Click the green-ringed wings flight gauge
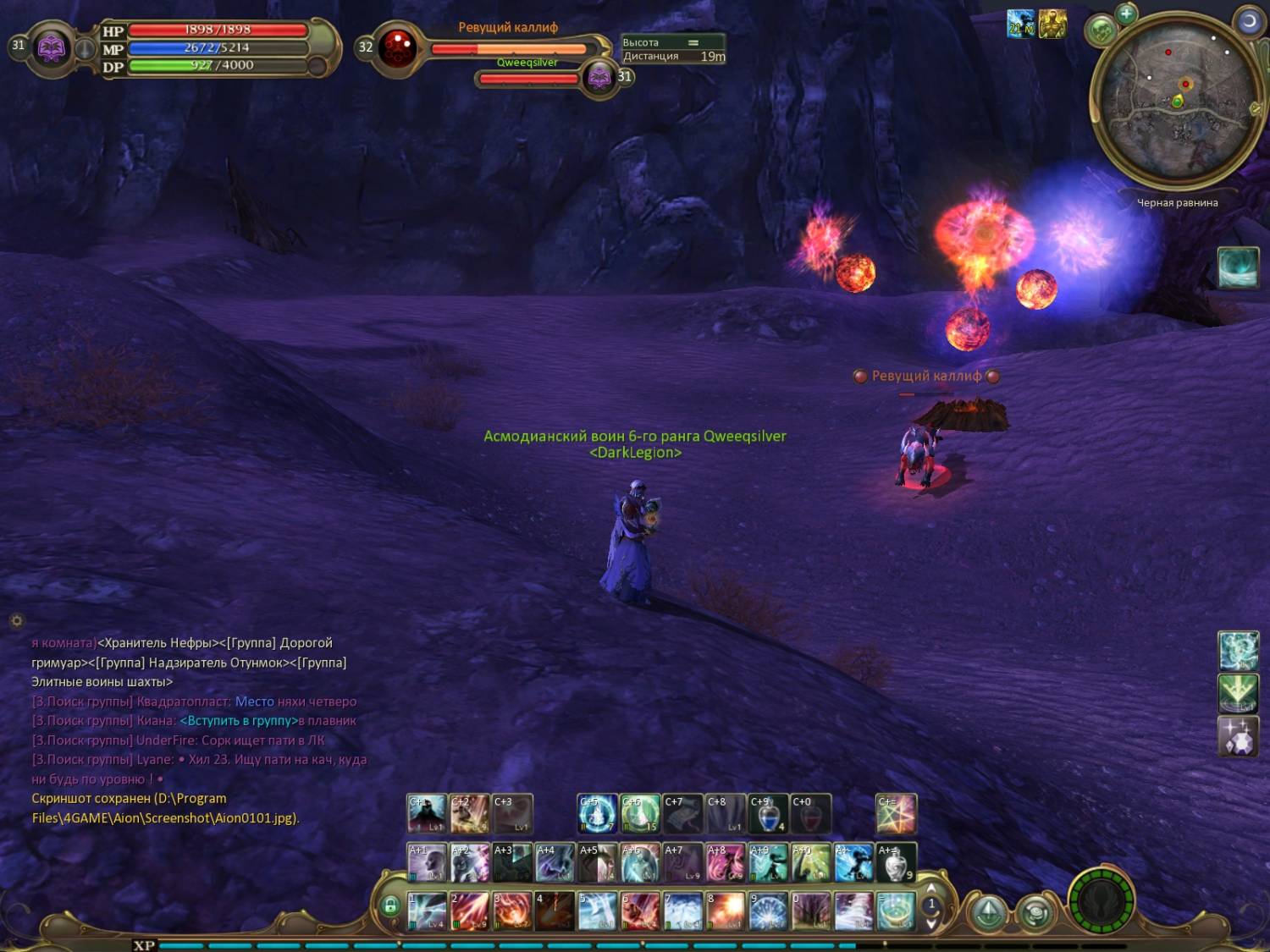Screen dimensions: 1270x952 tap(1101, 901)
